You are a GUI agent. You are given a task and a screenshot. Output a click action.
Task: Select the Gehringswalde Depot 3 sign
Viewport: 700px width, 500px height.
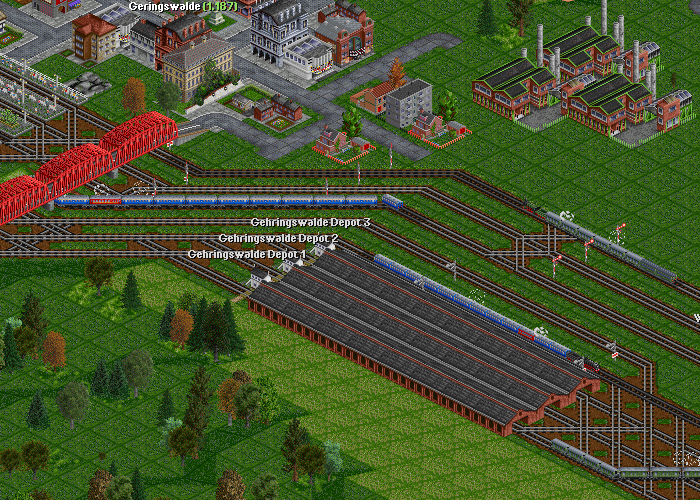click(310, 222)
